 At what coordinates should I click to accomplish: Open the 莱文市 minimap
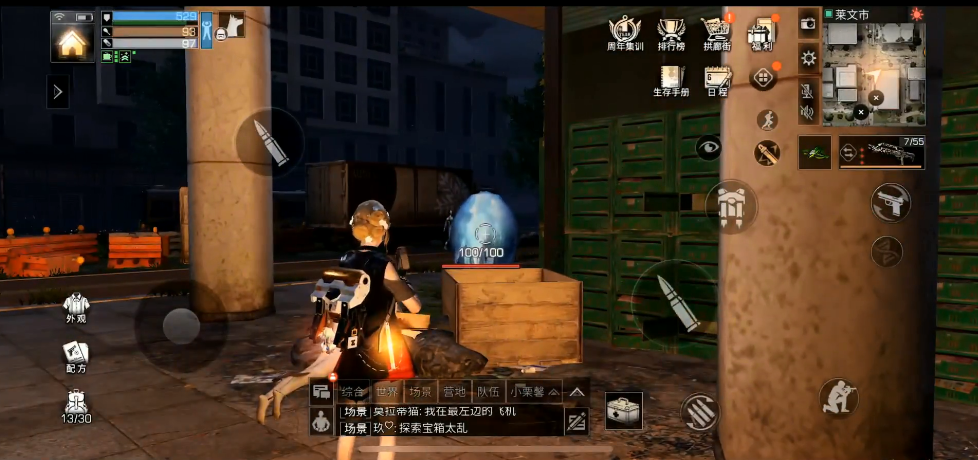click(874, 74)
